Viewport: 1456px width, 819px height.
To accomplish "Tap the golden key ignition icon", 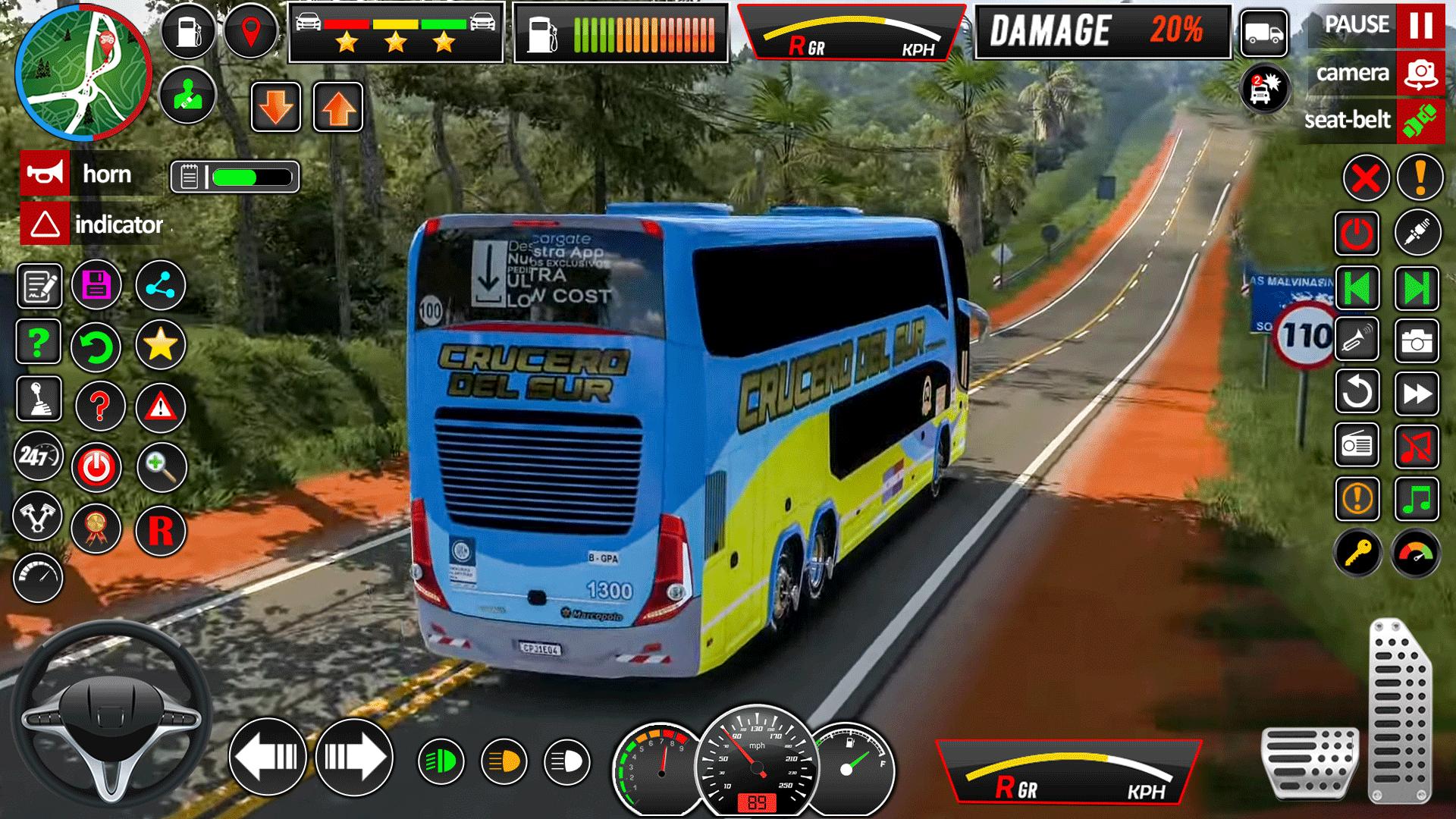I will (x=1357, y=554).
